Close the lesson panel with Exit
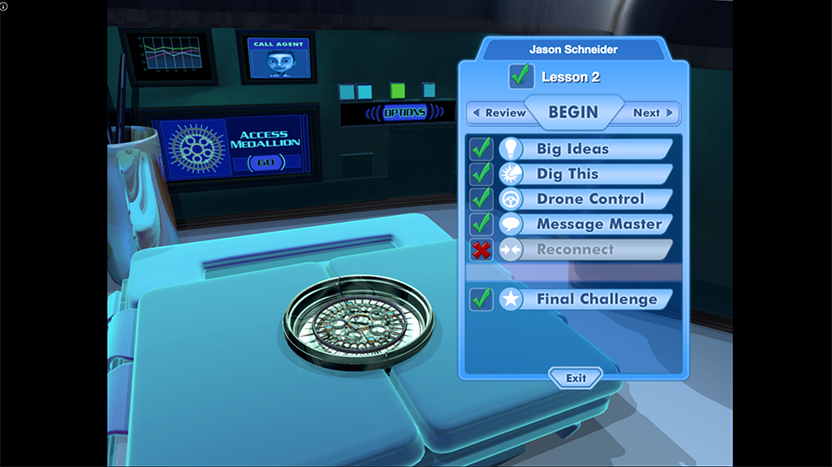 575,378
